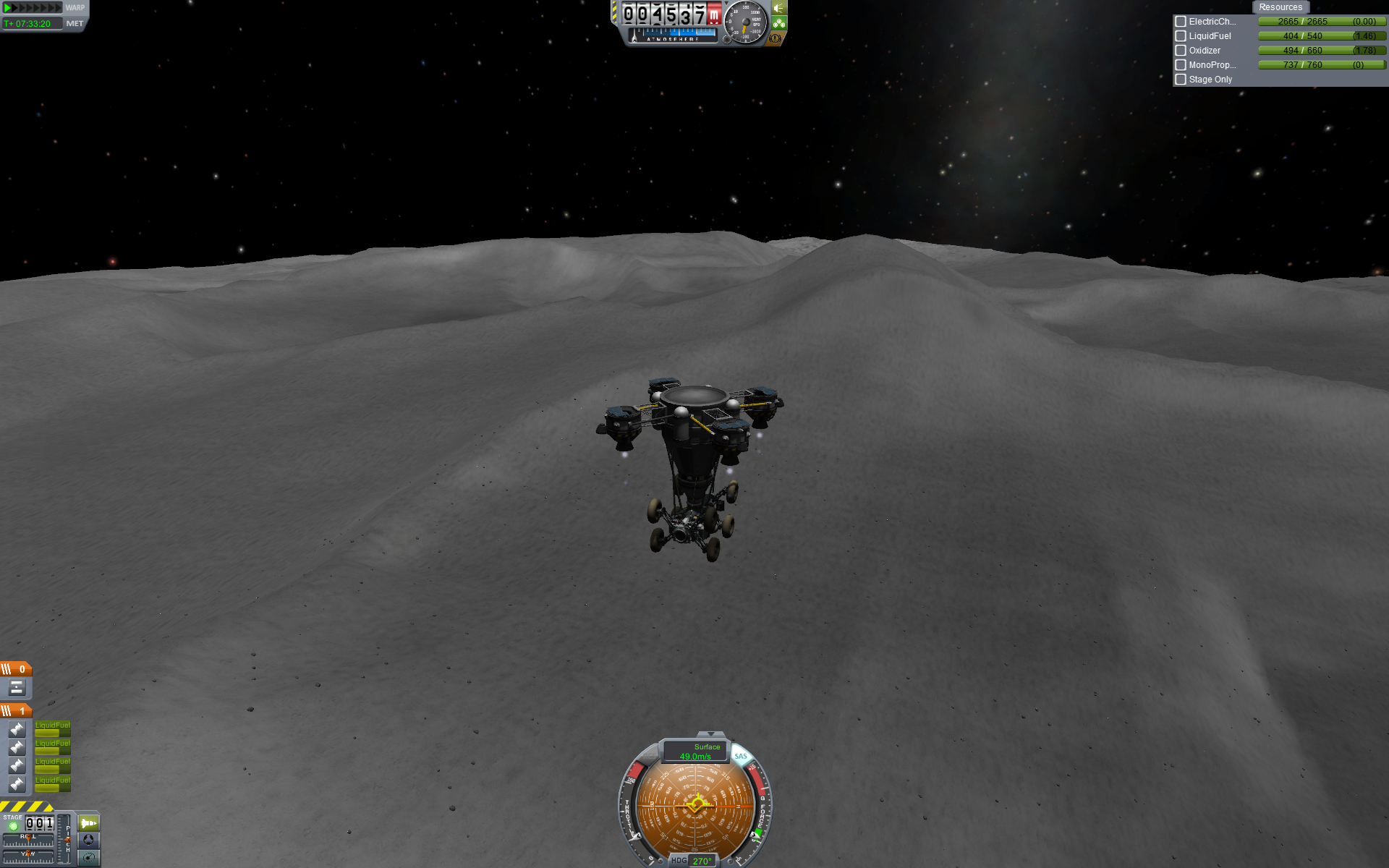
Task: Open the map view button
Action: pos(88,858)
